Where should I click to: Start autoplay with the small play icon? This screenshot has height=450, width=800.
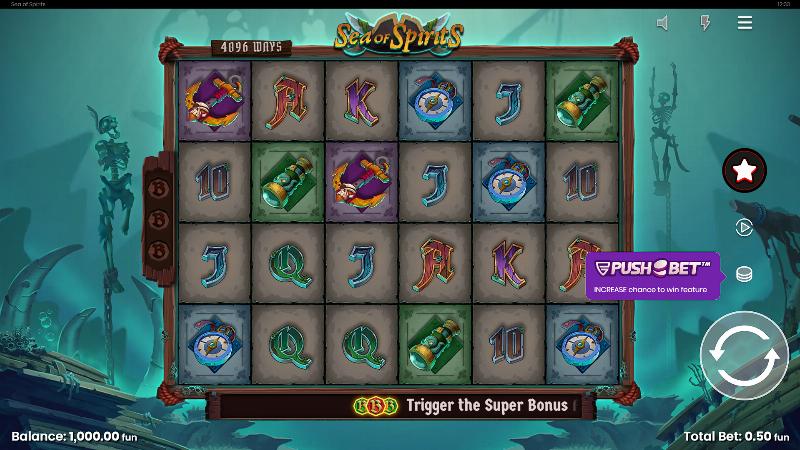tap(744, 227)
